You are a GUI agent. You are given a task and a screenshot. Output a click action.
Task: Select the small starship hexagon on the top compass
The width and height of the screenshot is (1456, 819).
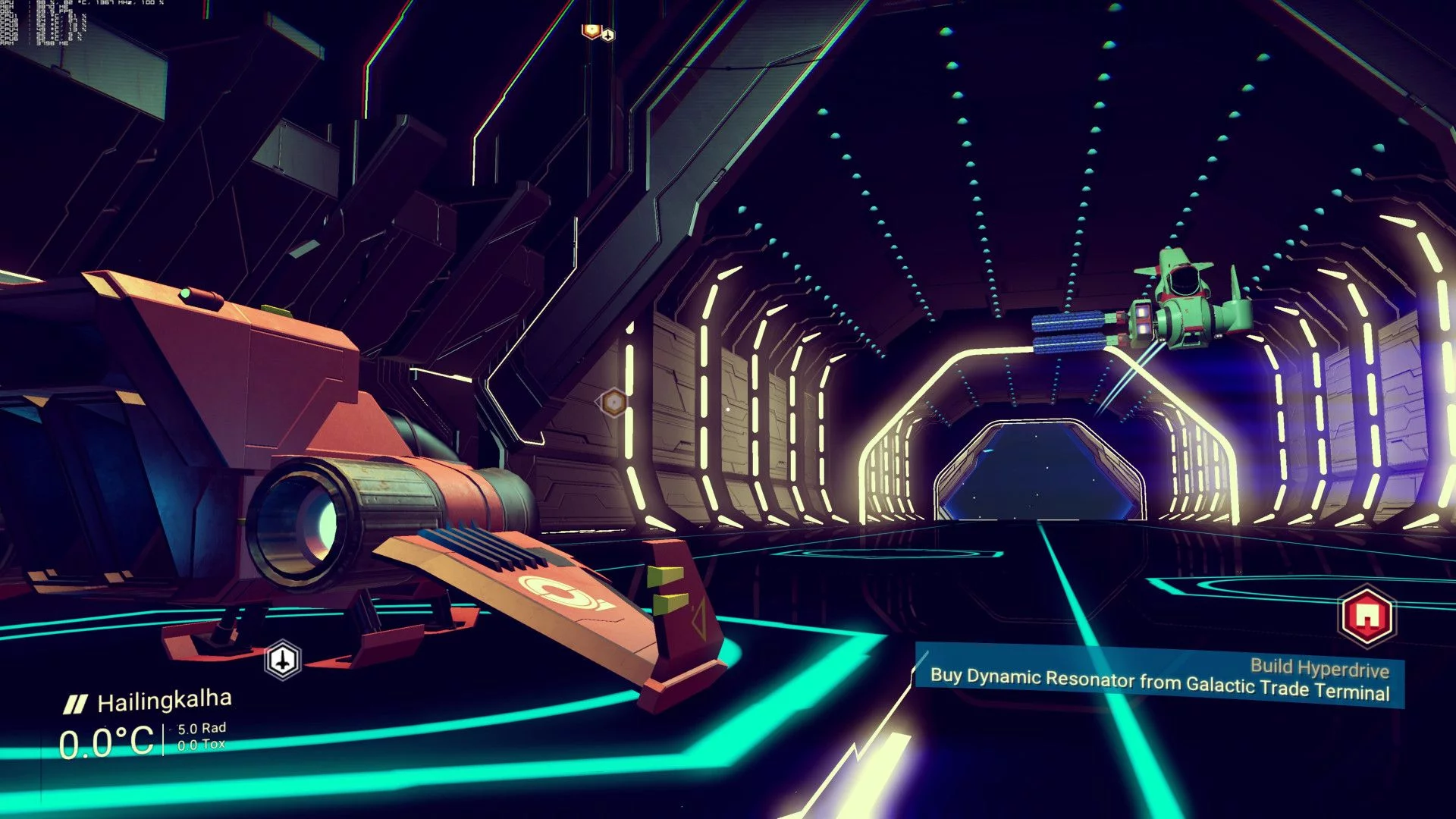point(607,34)
